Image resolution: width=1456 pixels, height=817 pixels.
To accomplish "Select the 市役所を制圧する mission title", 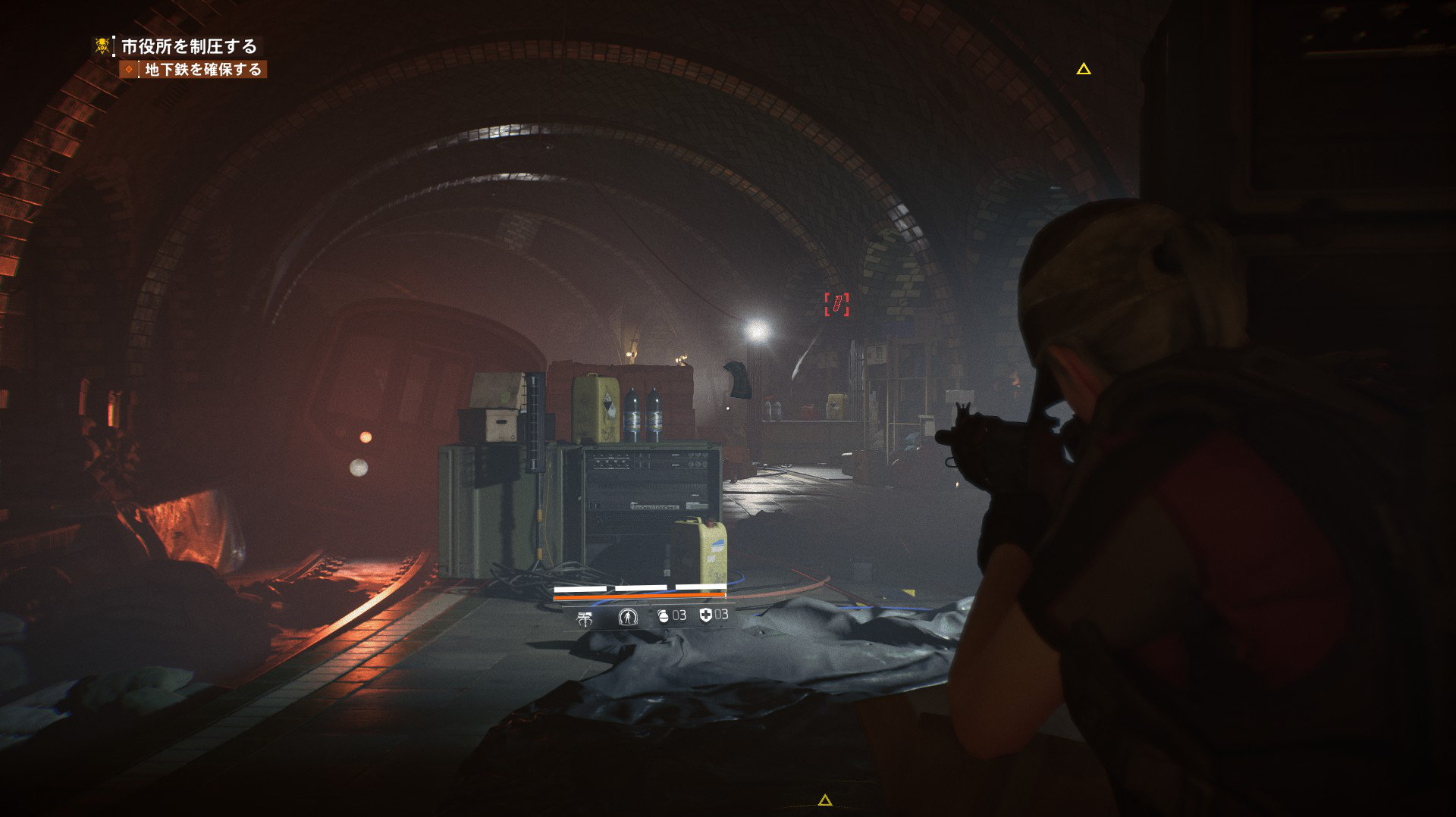I will [189, 46].
